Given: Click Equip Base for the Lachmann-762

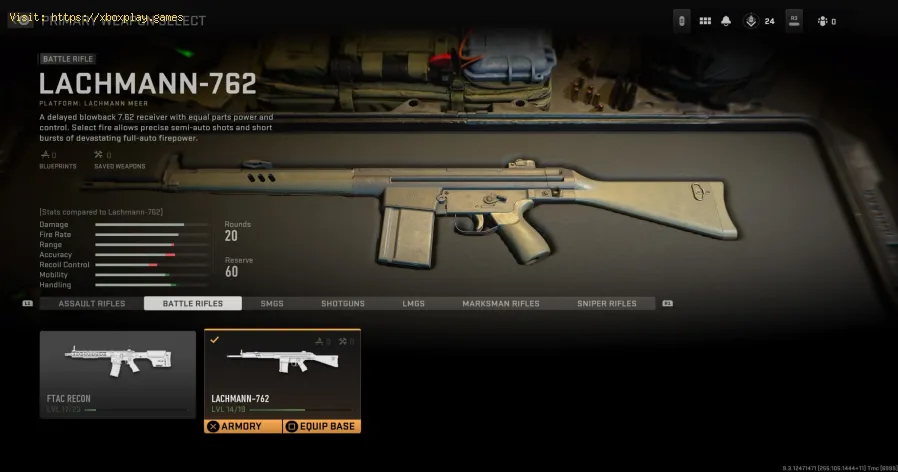Looking at the screenshot, I should pos(320,426).
